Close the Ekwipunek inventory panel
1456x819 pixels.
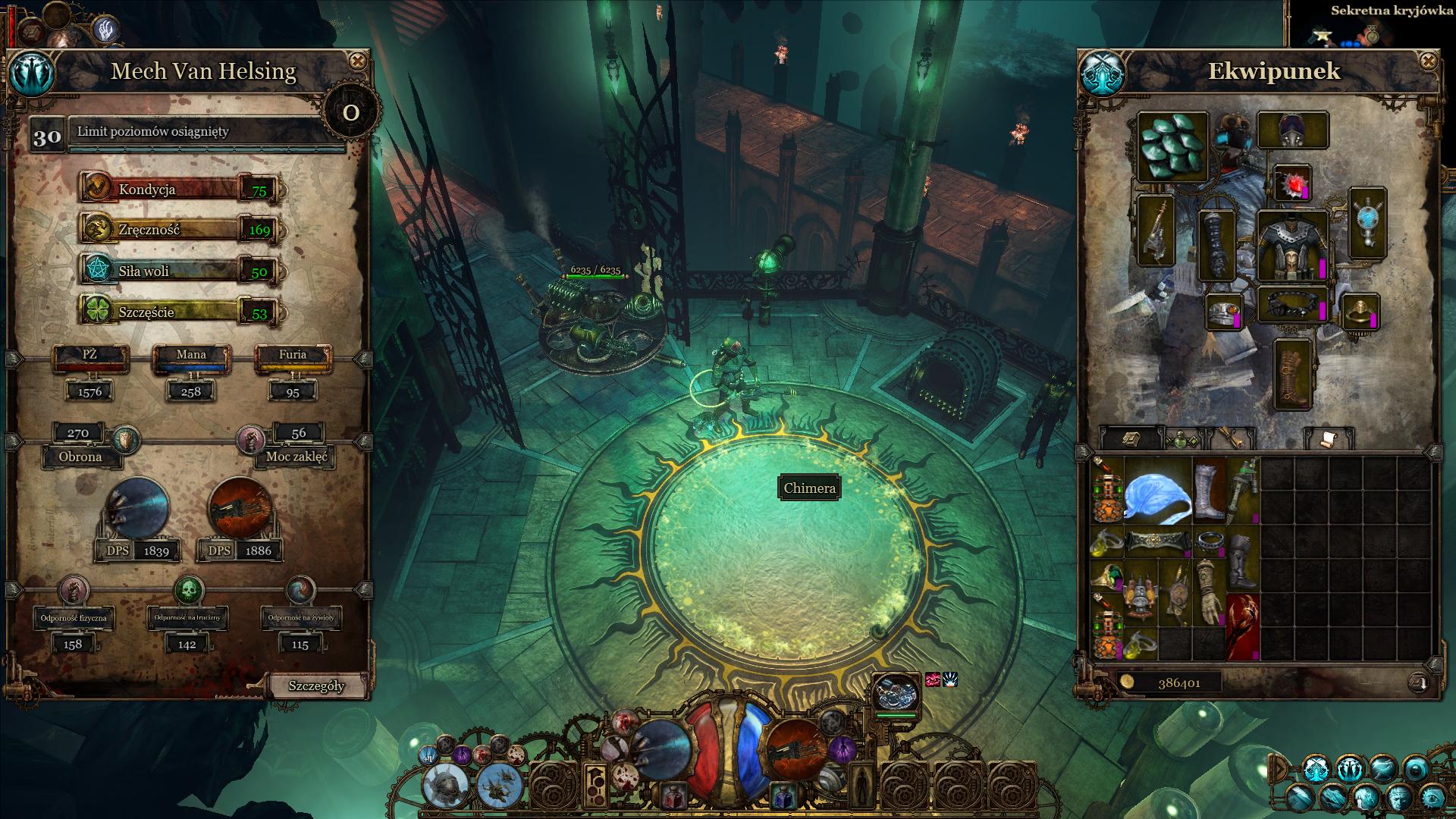1428,61
